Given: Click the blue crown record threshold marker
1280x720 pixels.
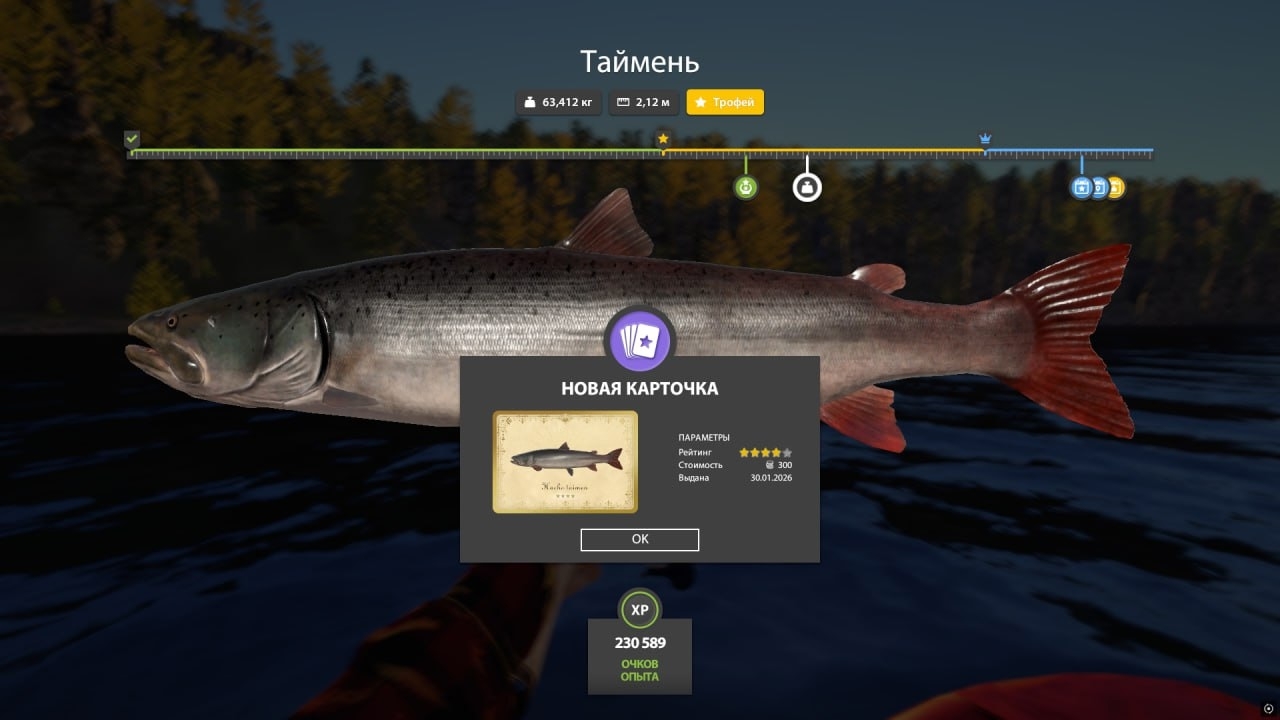Looking at the screenshot, I should point(985,139).
